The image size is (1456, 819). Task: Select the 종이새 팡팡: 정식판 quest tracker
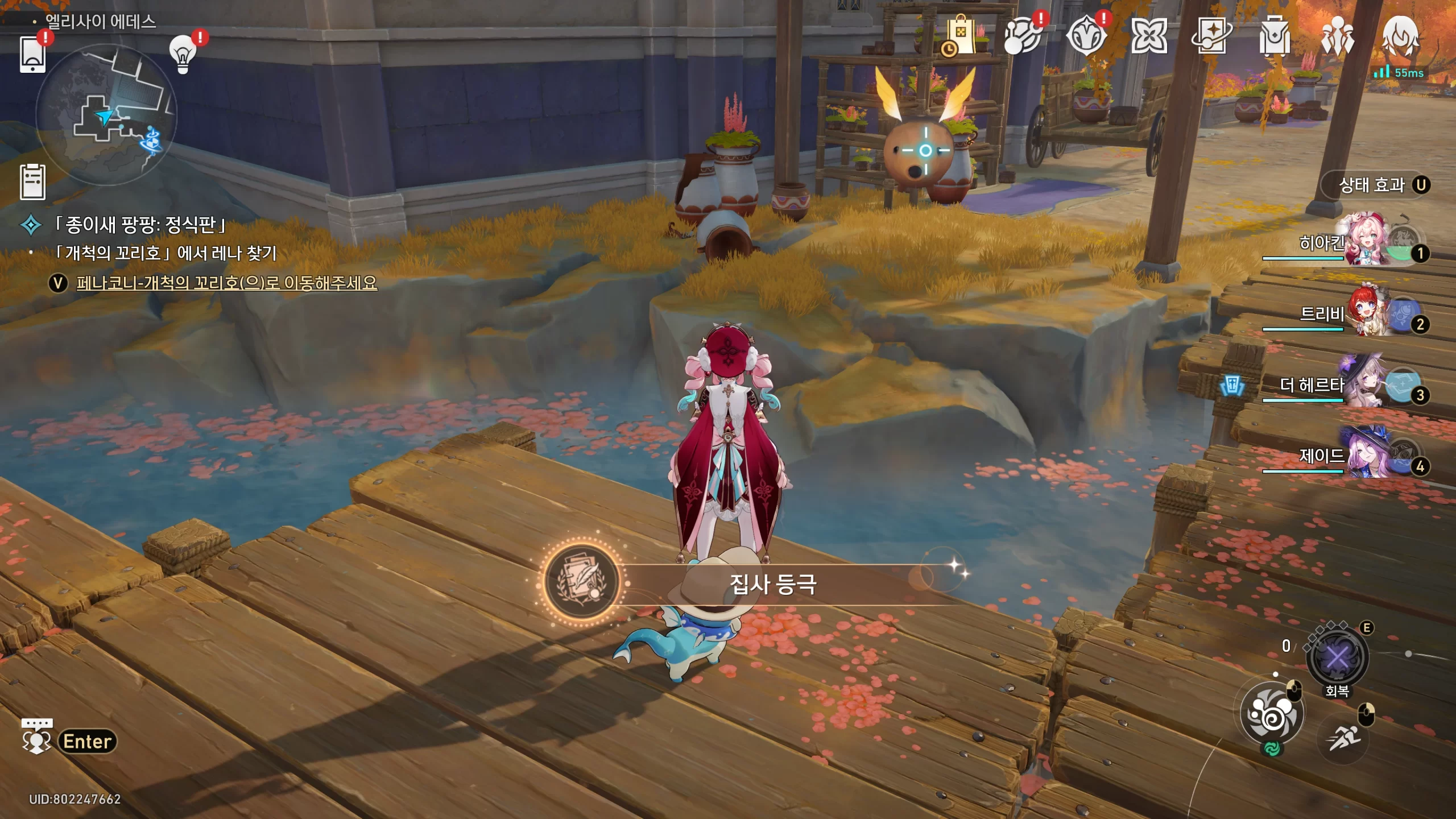(139, 225)
